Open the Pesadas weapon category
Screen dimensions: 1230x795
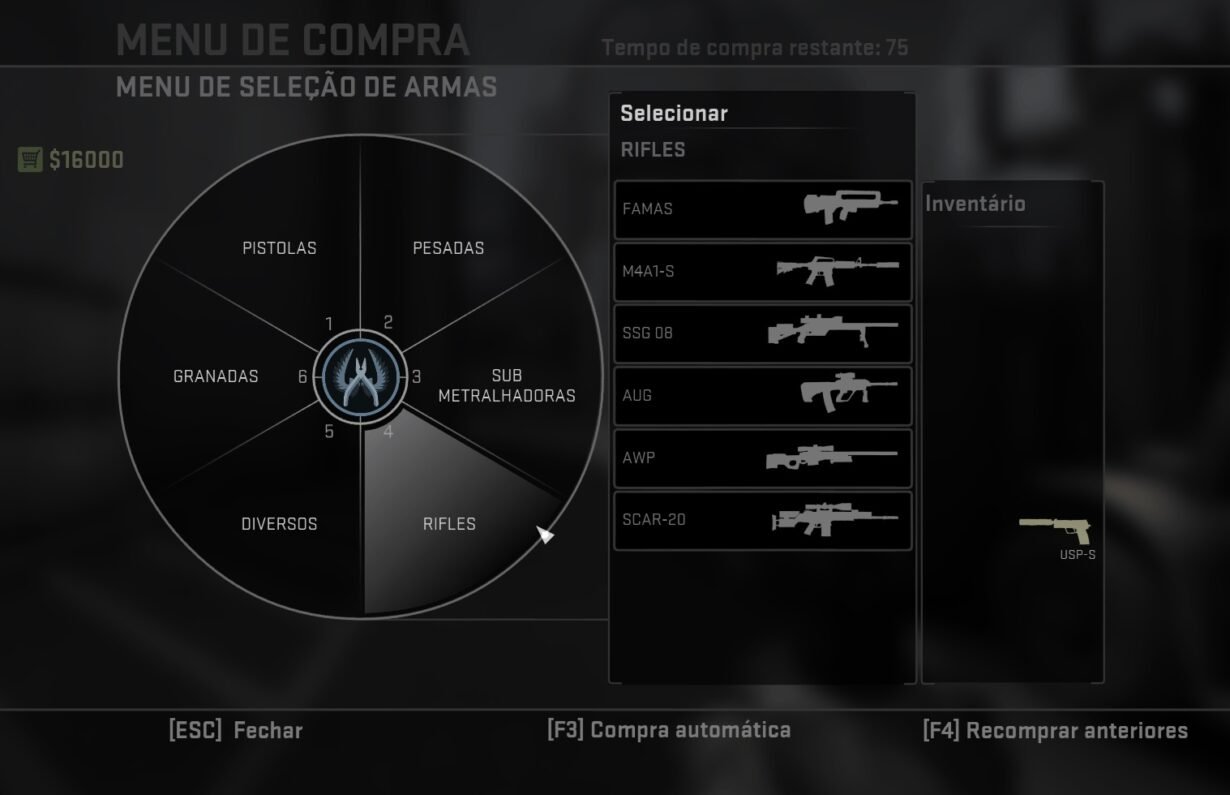click(x=448, y=248)
